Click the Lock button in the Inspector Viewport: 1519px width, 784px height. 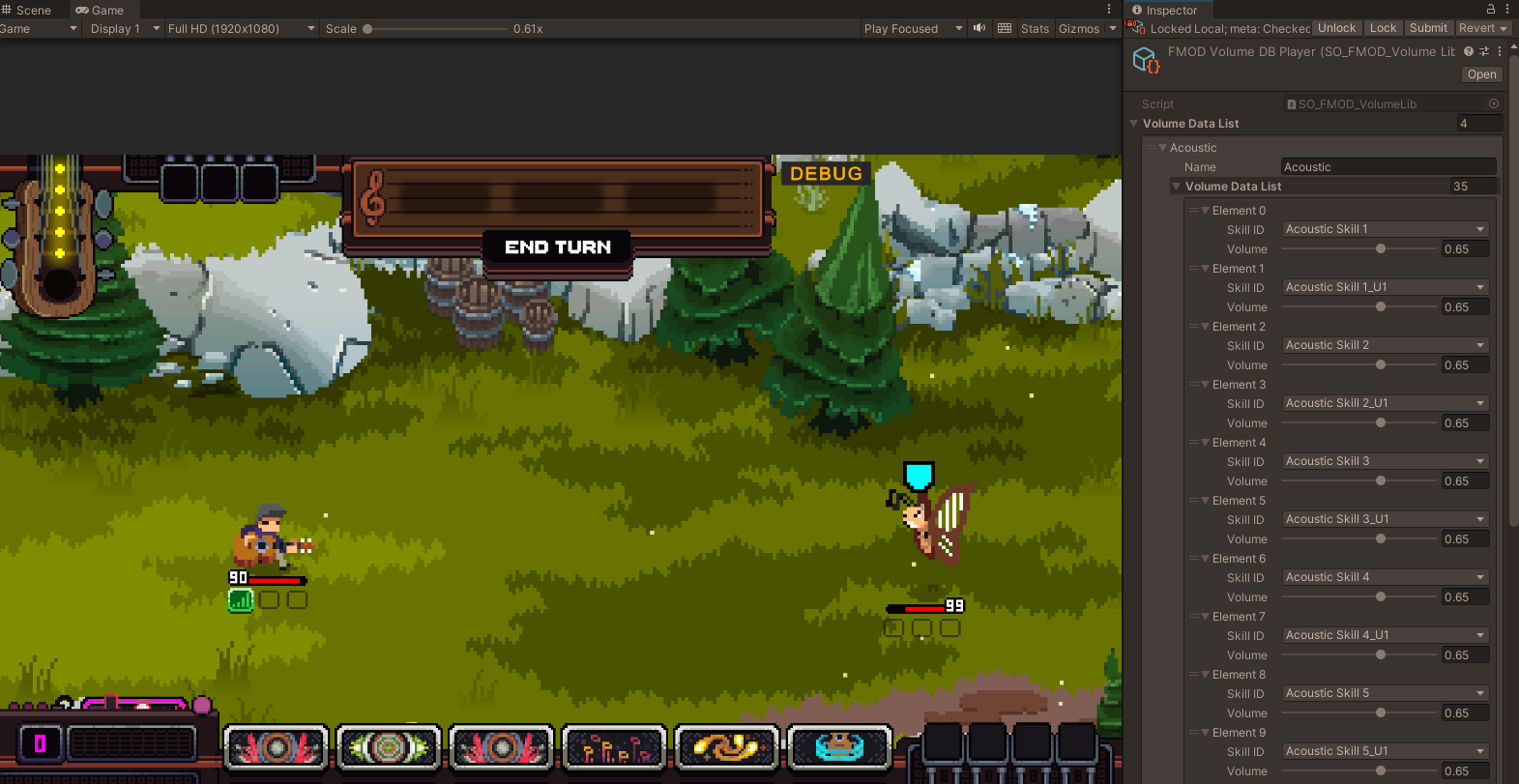pos(1383,27)
